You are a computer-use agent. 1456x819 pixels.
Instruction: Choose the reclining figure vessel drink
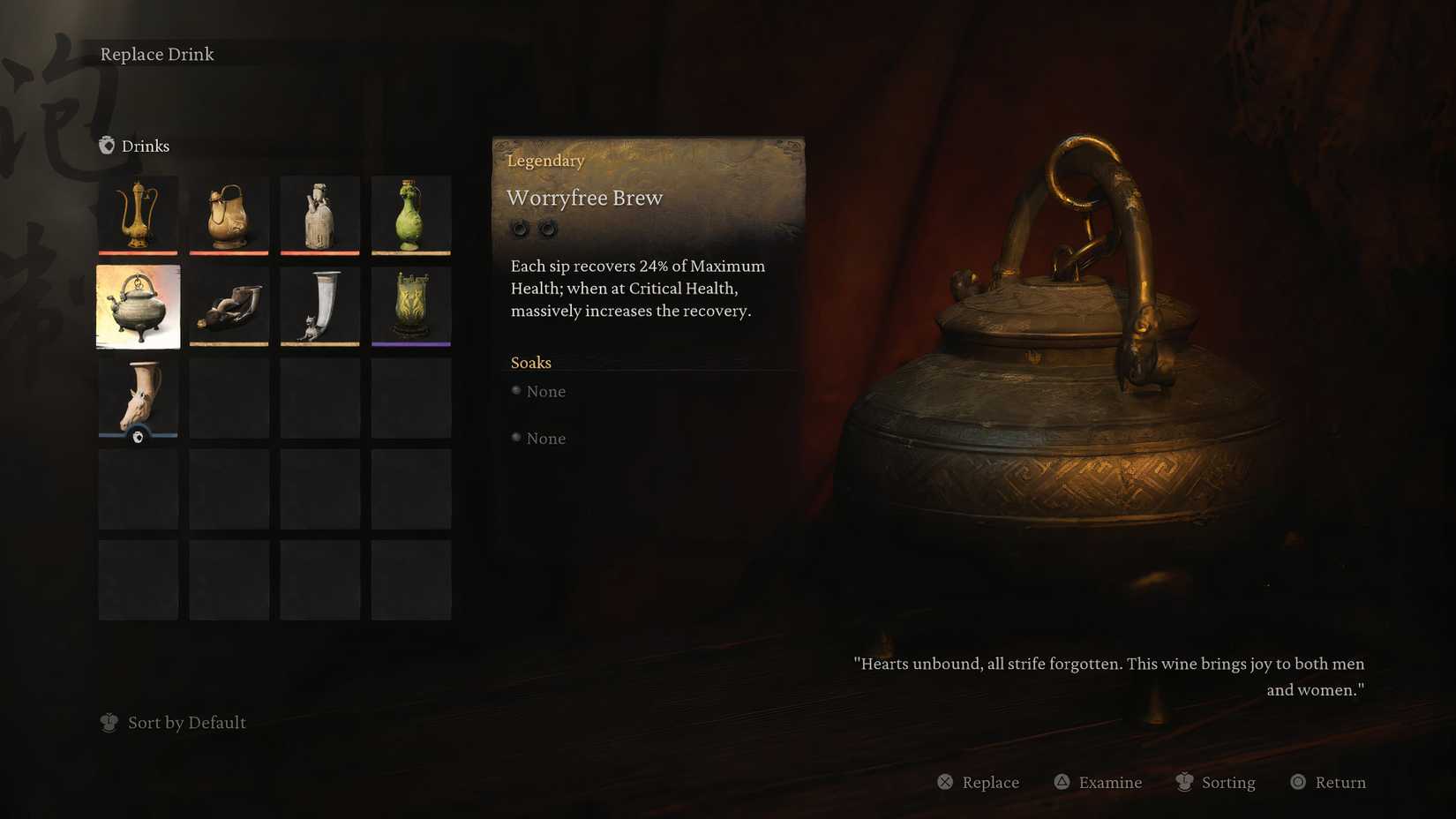click(x=229, y=306)
